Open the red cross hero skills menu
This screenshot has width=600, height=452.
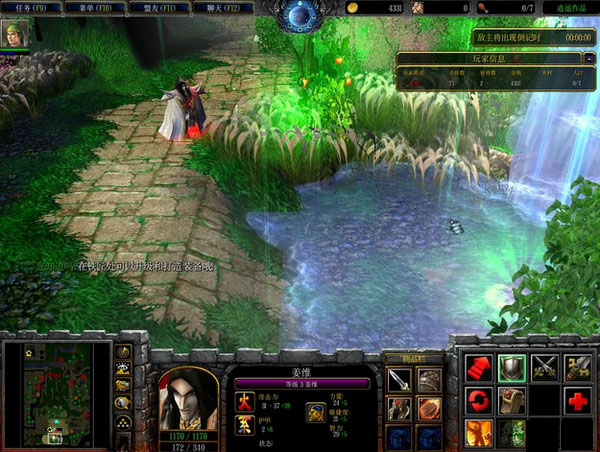(x=577, y=400)
